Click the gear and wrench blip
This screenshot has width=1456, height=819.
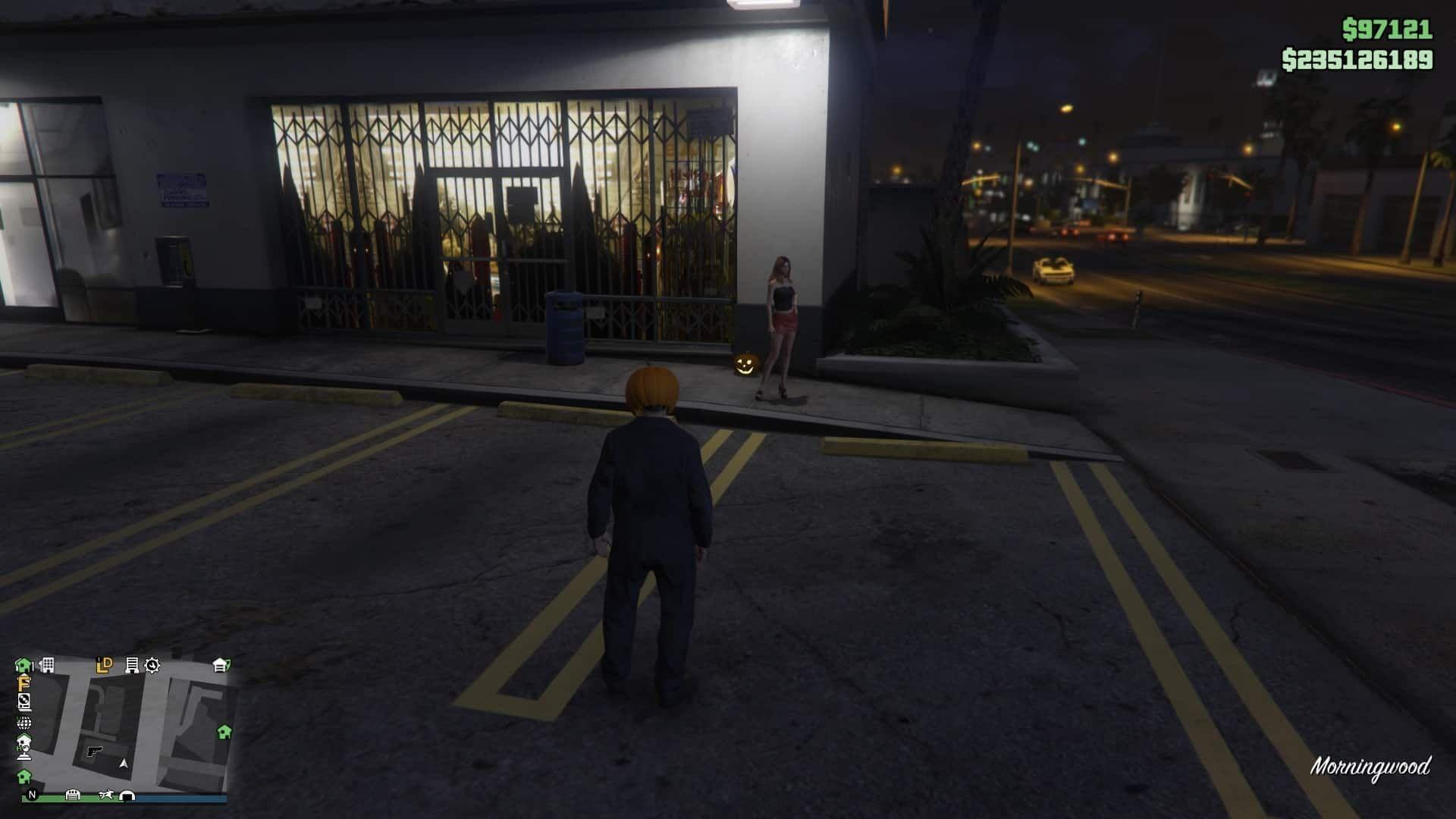[152, 666]
